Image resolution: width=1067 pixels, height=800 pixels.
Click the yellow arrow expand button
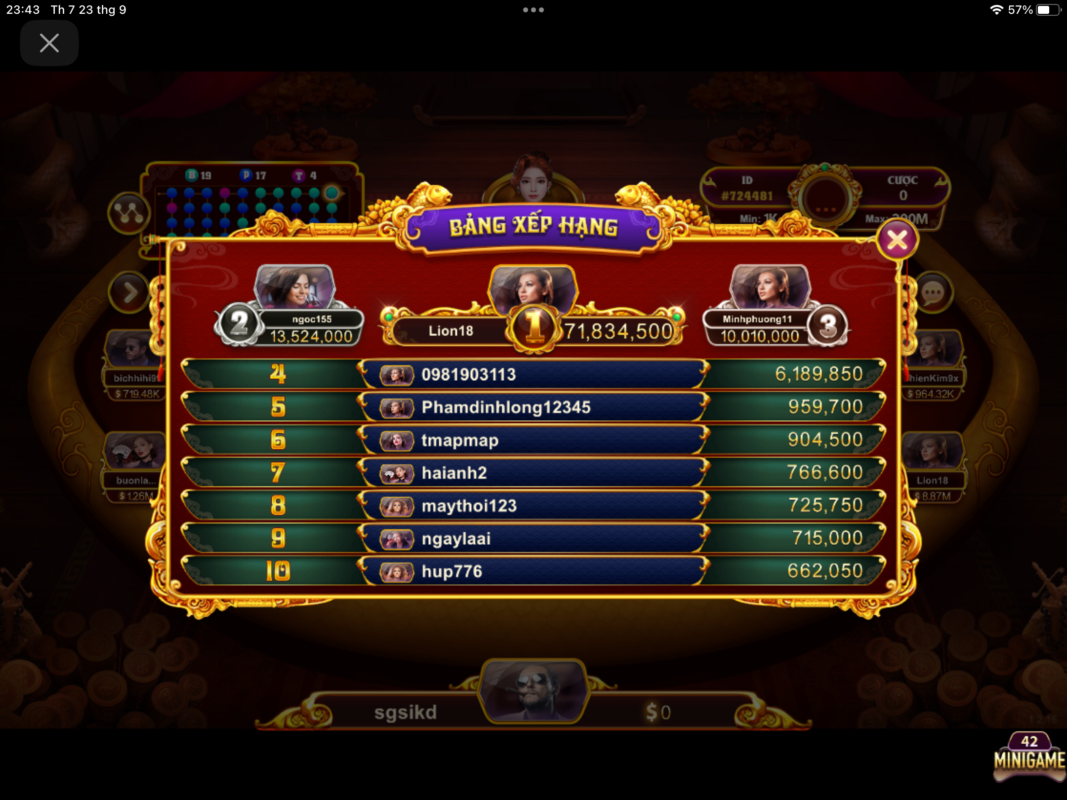click(130, 292)
